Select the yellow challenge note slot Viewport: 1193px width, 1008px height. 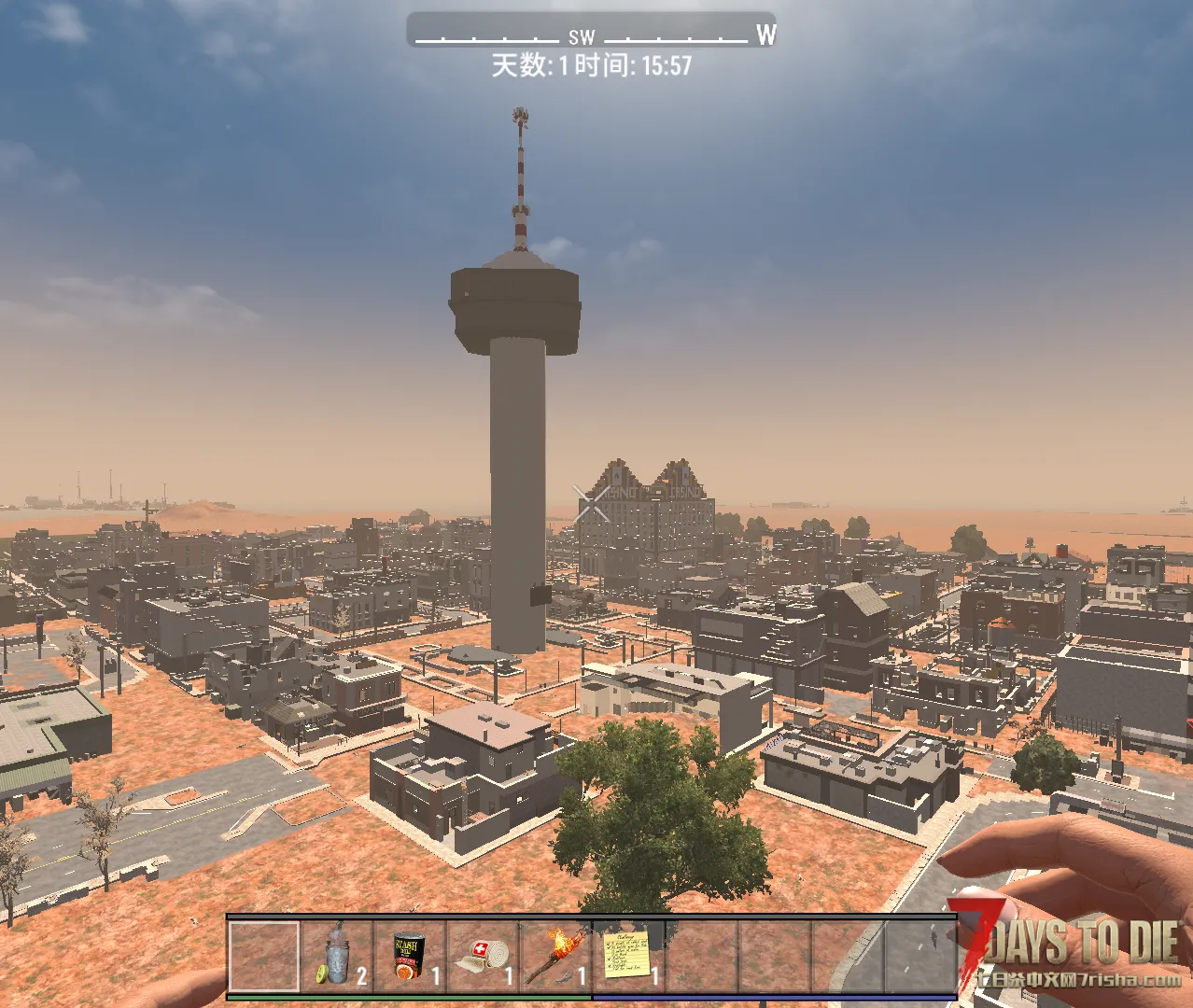click(629, 955)
